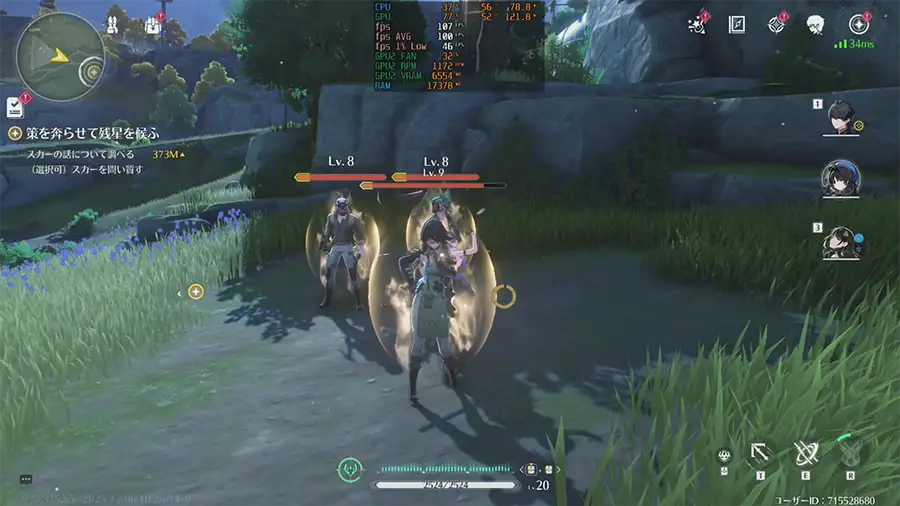Open the chat bubble icon in the bottom-left
The image size is (900, 506).
(x=25, y=480)
